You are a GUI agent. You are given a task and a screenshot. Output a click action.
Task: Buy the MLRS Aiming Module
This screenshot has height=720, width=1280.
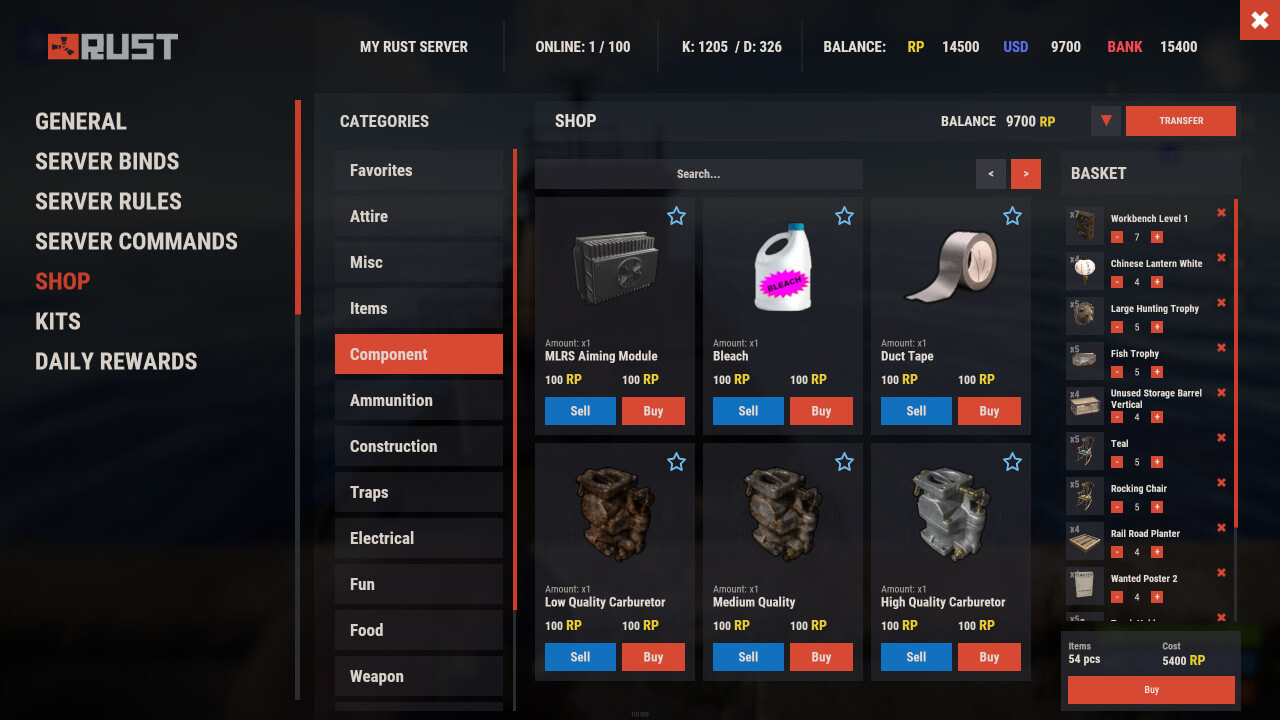point(653,411)
